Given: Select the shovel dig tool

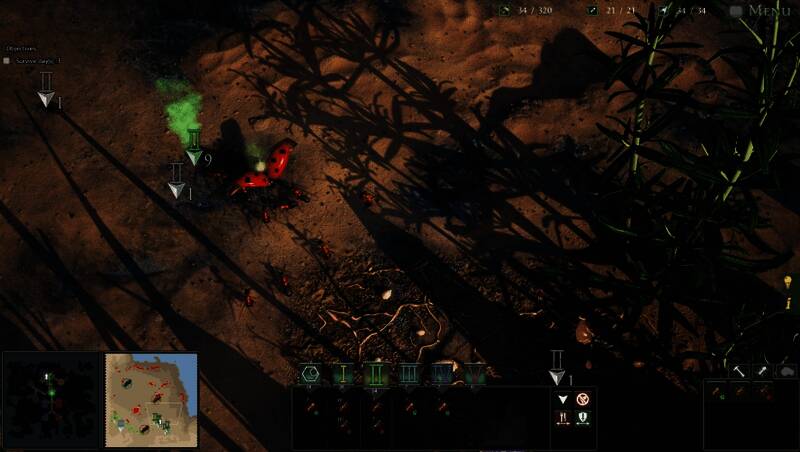Looking at the screenshot, I should (761, 371).
